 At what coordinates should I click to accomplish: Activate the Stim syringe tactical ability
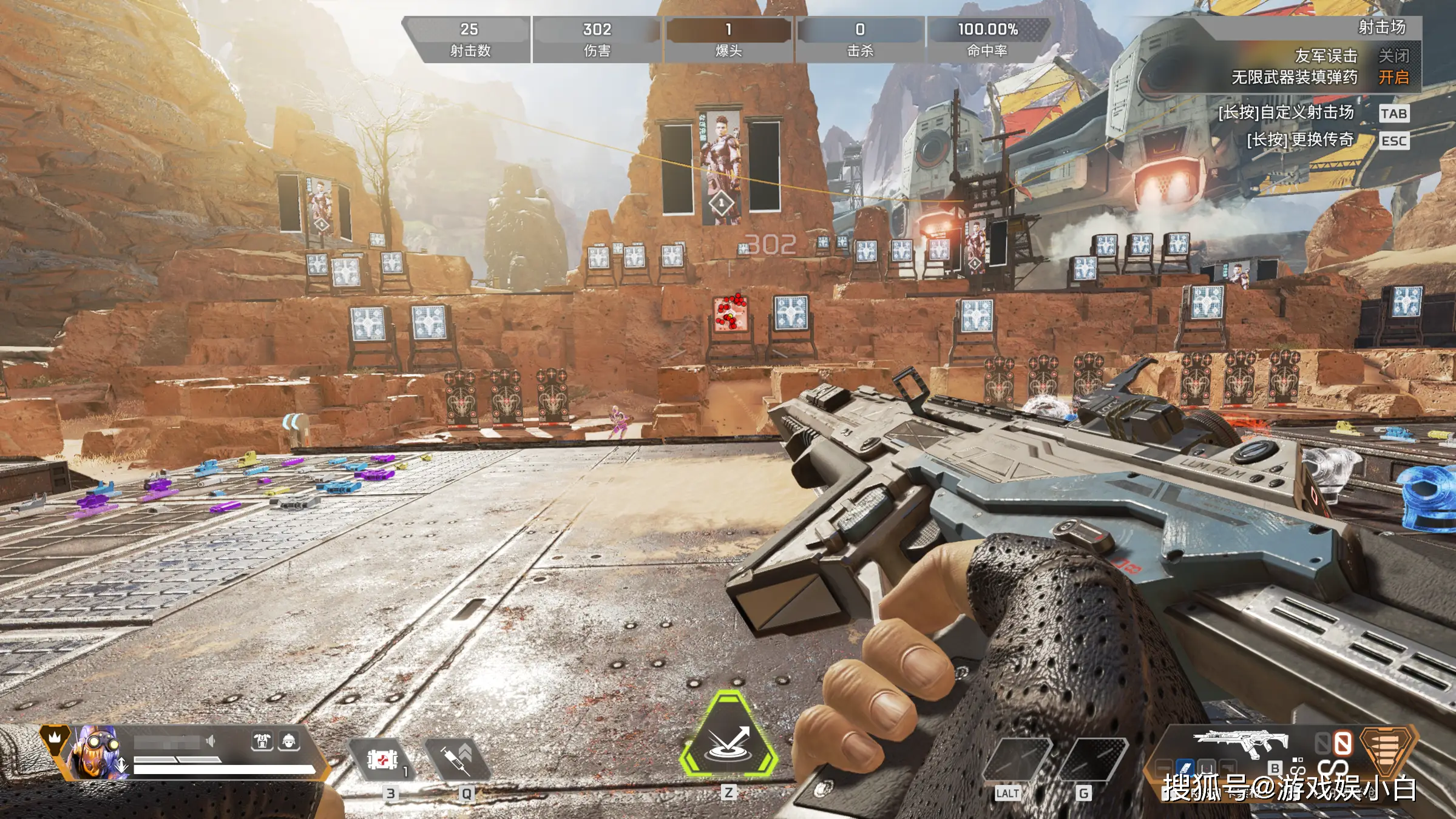click(x=458, y=759)
